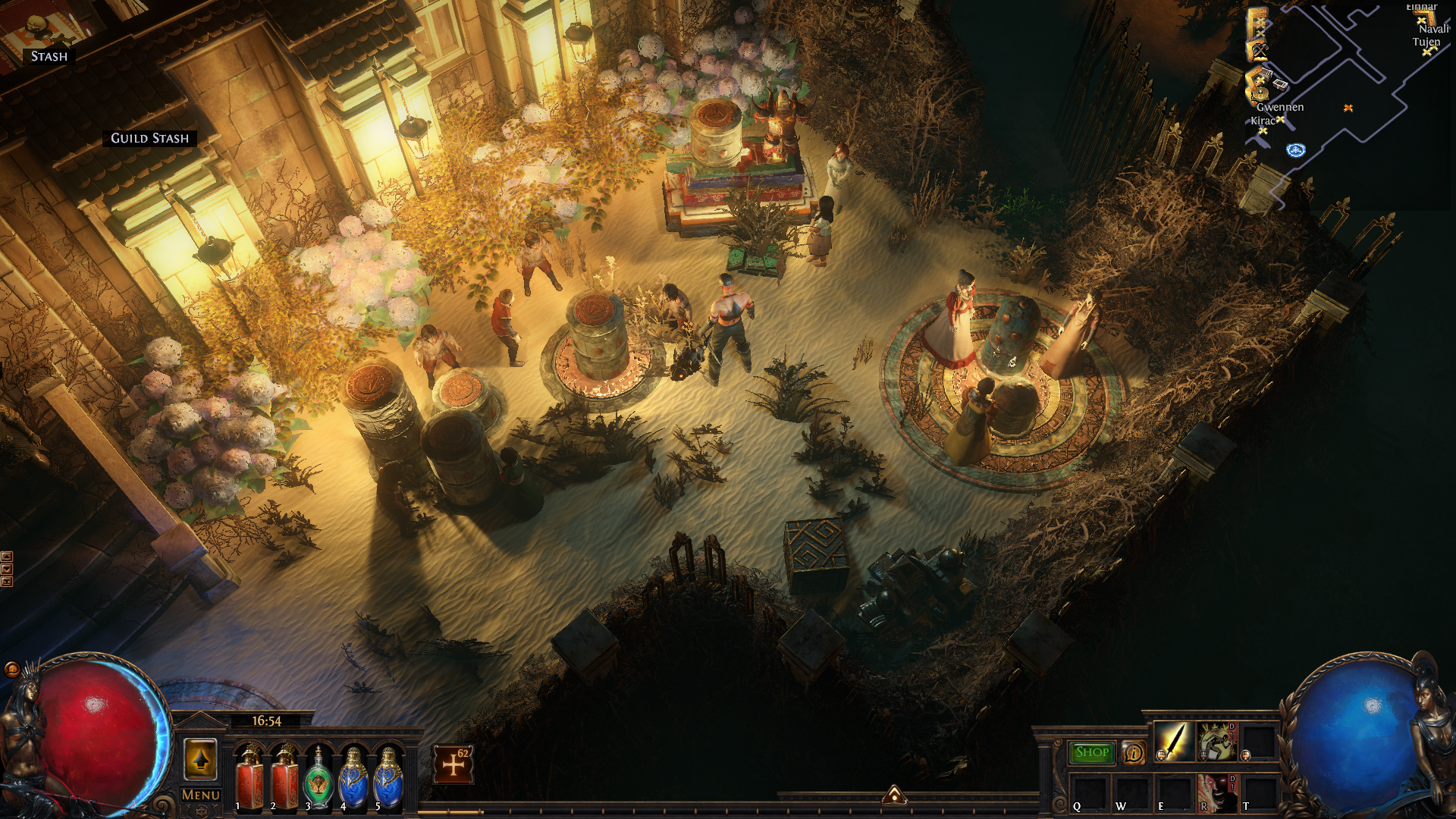This screenshot has height=819, width=1456.
Task: Open the green Shop button
Action: (x=1091, y=752)
